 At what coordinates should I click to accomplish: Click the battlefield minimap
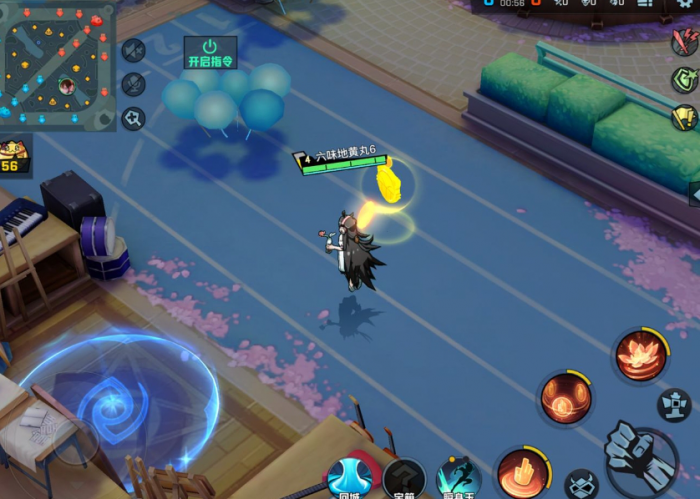(58, 60)
